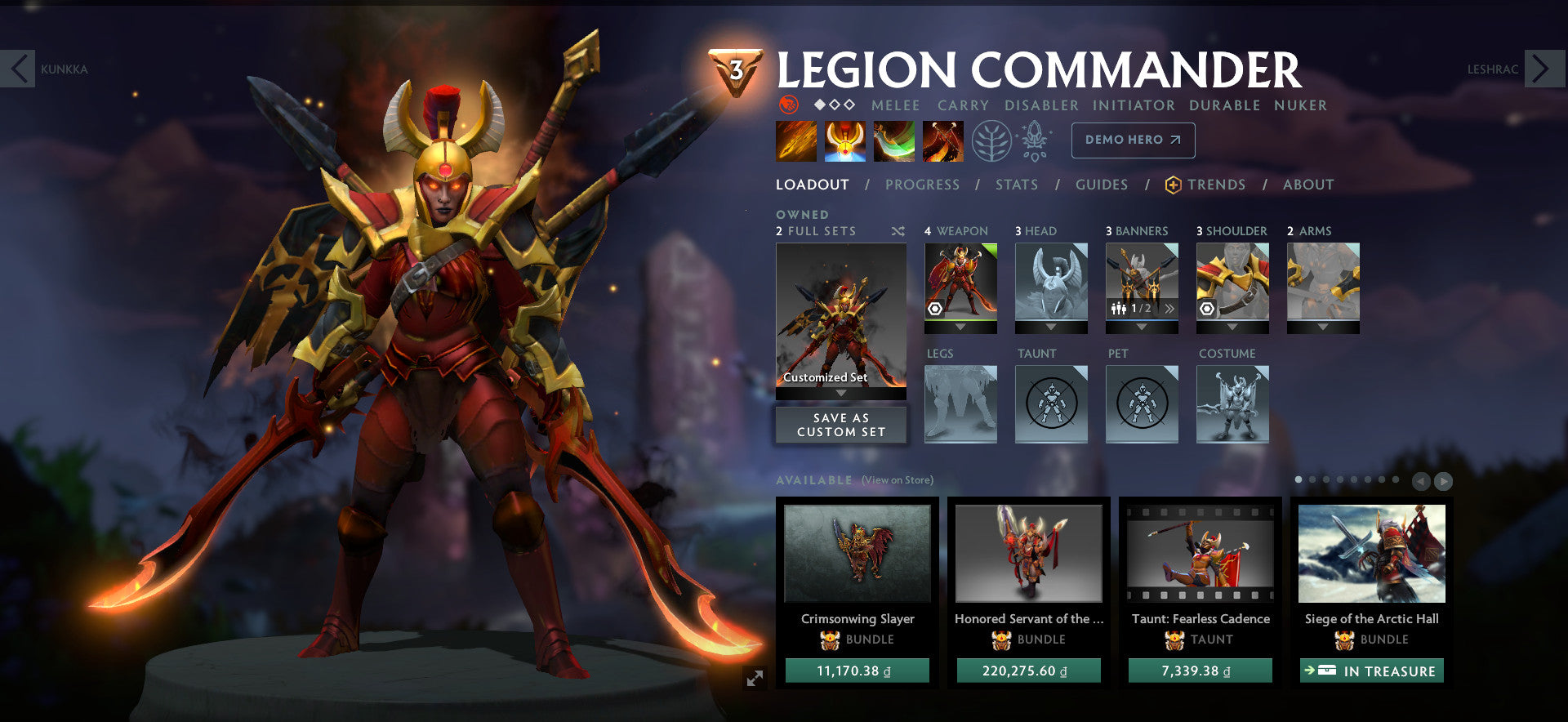The width and height of the screenshot is (1568, 722).
Task: Click the shuffle icon next to Full Sets
Action: (x=898, y=231)
